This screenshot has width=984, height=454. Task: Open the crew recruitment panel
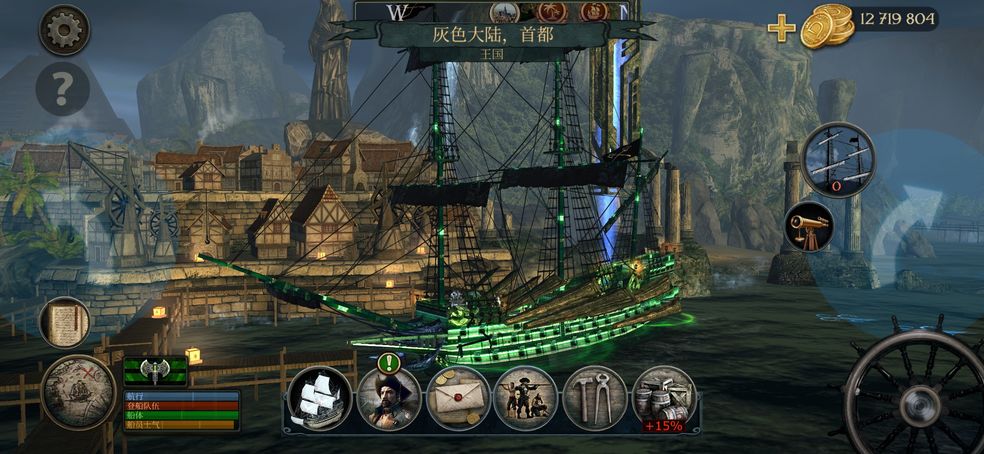(525, 398)
